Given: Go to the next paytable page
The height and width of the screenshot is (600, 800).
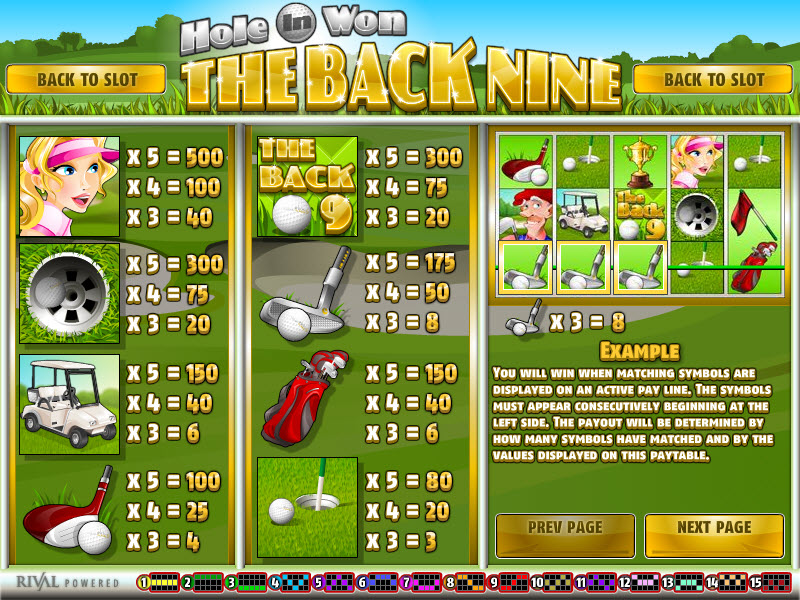Looking at the screenshot, I should [x=714, y=528].
